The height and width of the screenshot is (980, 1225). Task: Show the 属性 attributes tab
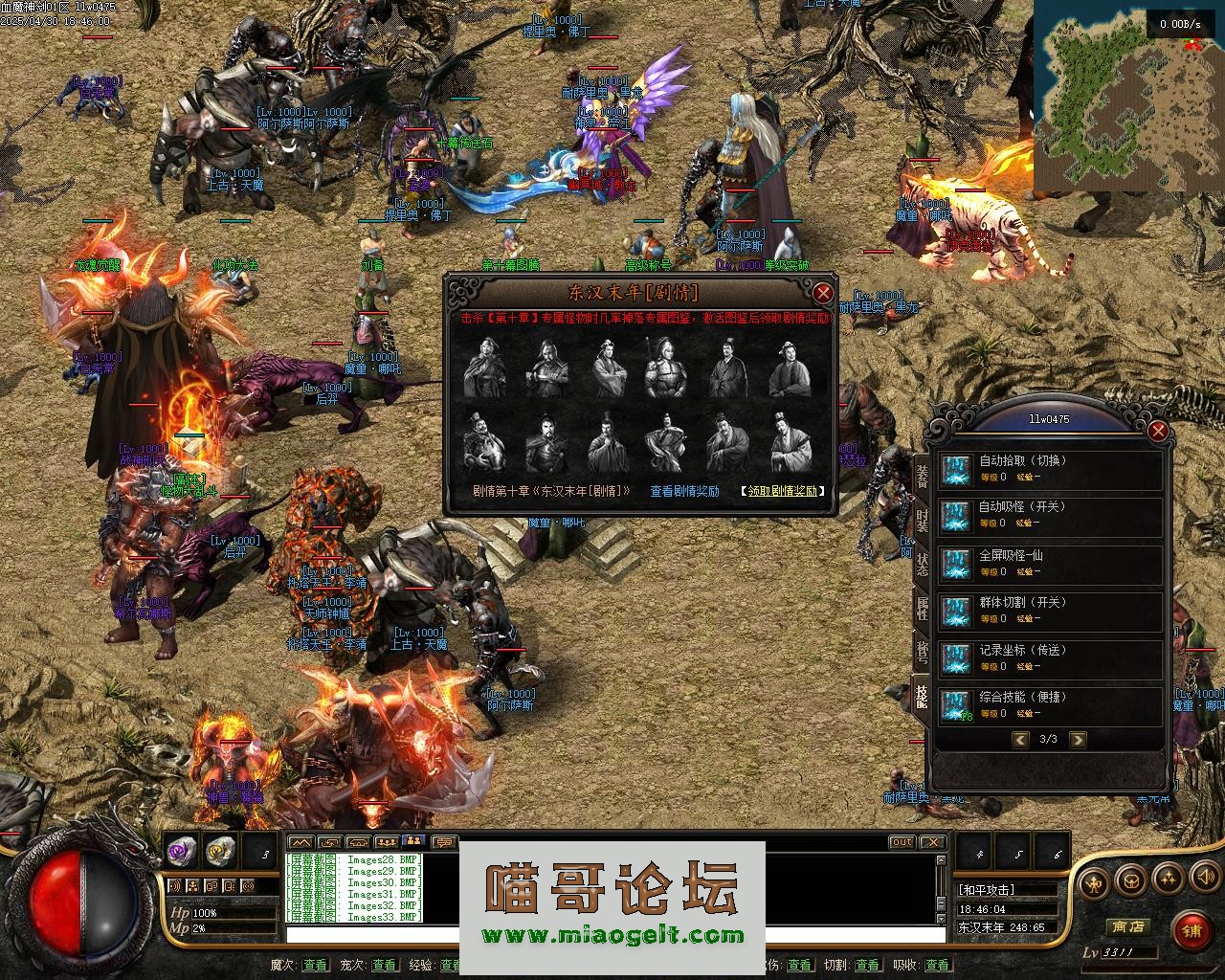pyautogui.click(x=922, y=608)
